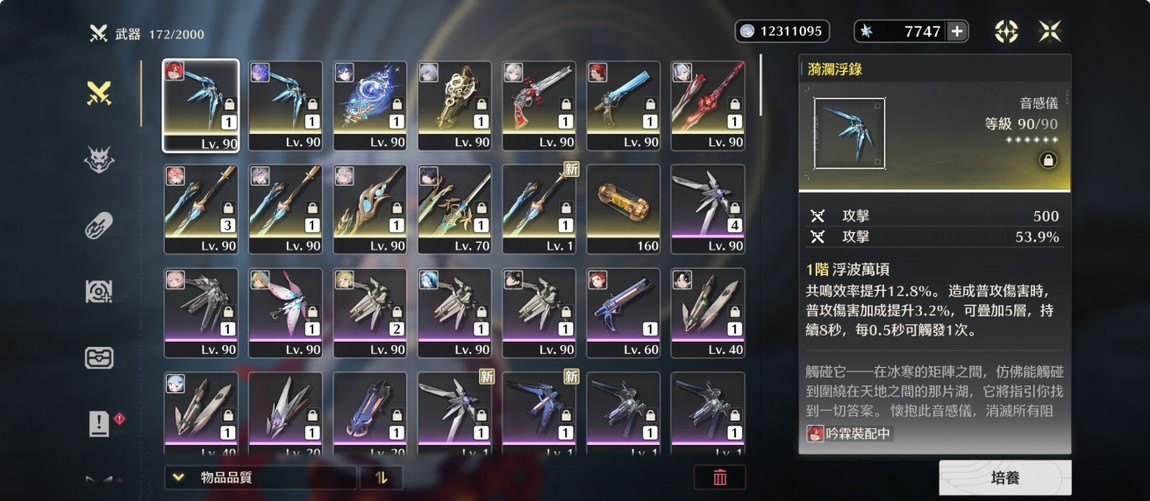Switch to the pill-shaped consumables tab
Screen dimensions: 1150x501
99,225
